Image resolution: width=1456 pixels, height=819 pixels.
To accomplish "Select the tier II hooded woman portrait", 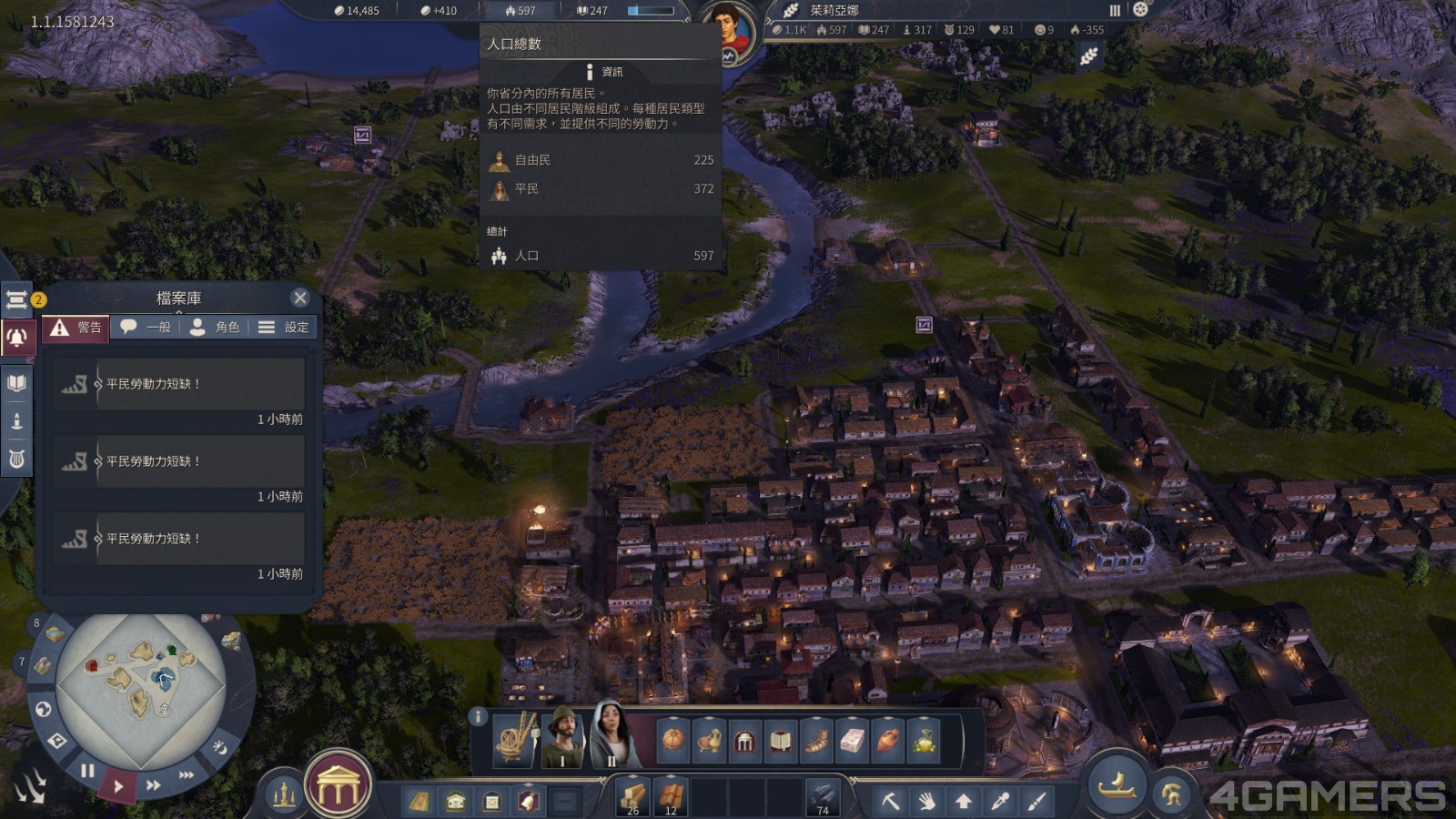I will (612, 735).
